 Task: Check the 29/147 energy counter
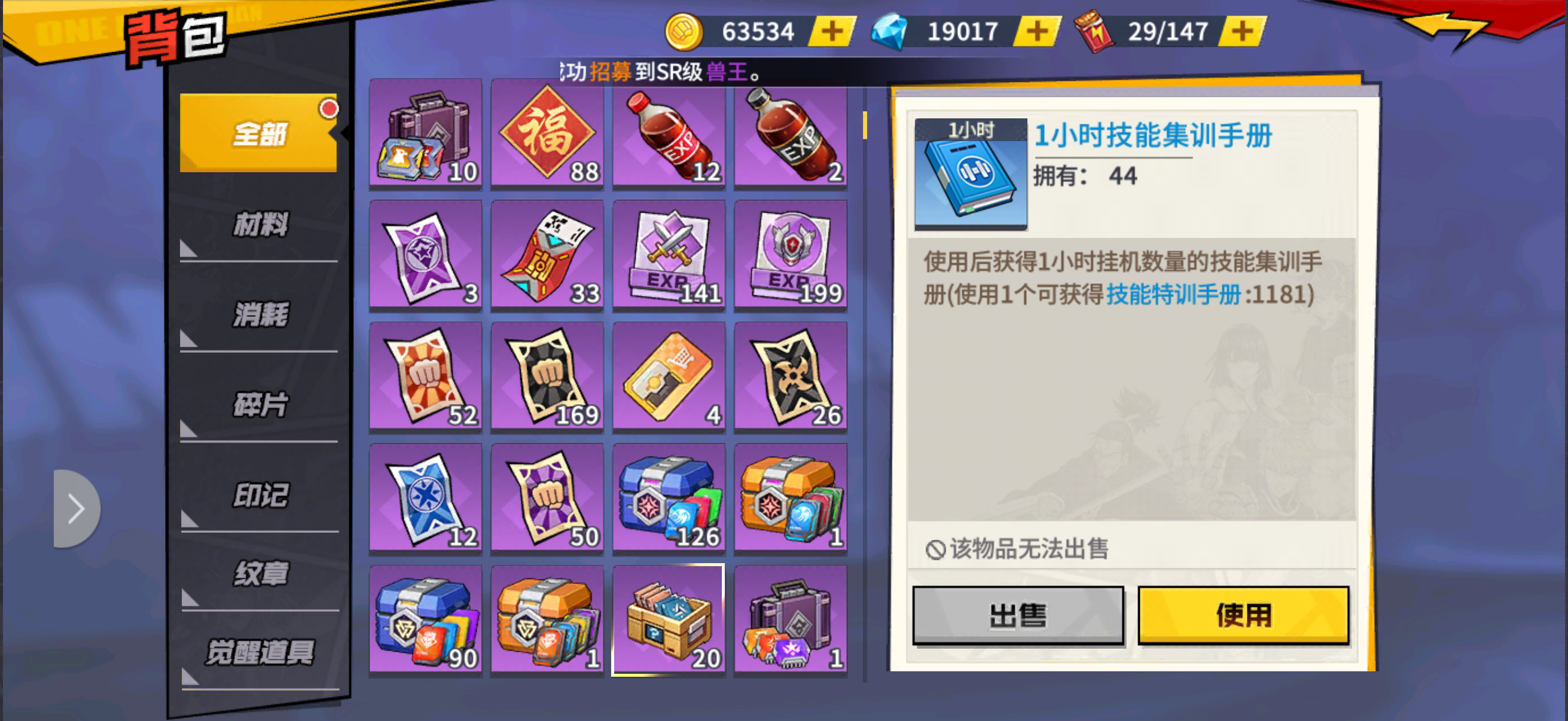(1169, 32)
